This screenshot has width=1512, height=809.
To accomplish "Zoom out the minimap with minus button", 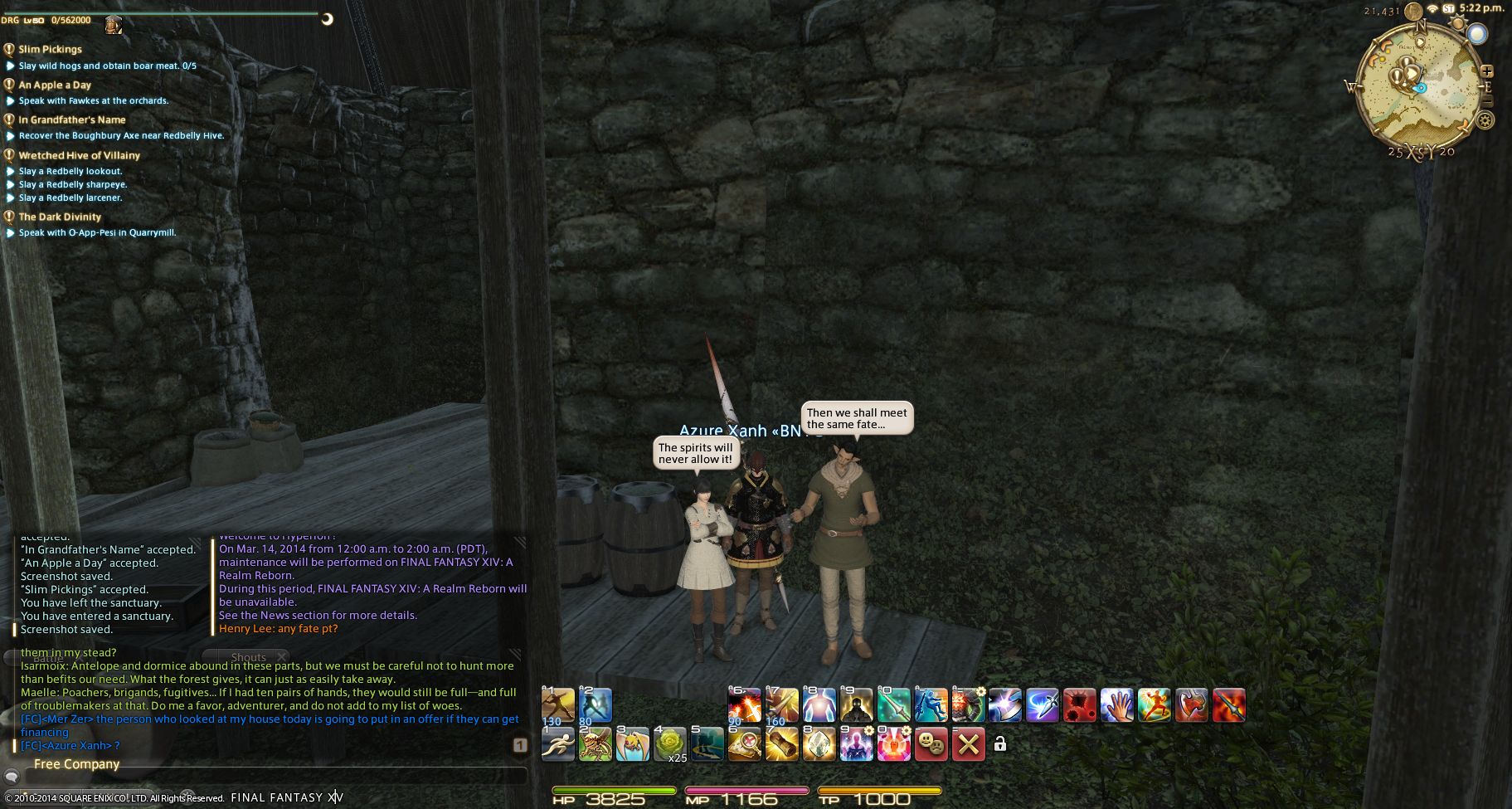I will coord(1487,101).
